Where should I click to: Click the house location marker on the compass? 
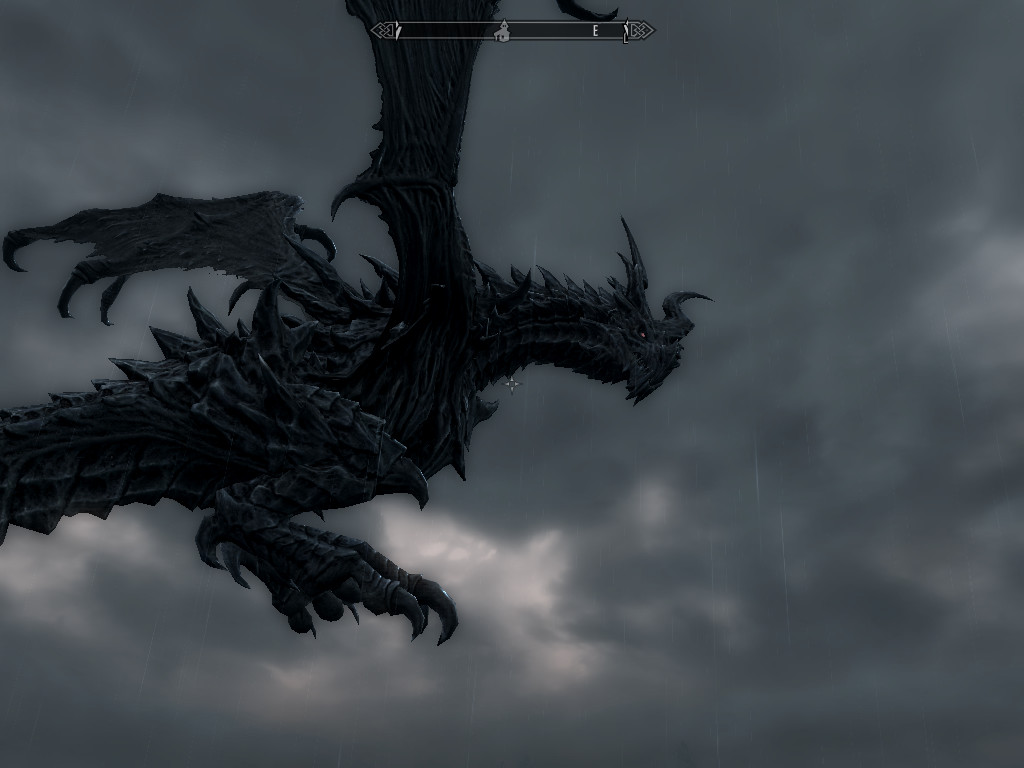coord(503,31)
